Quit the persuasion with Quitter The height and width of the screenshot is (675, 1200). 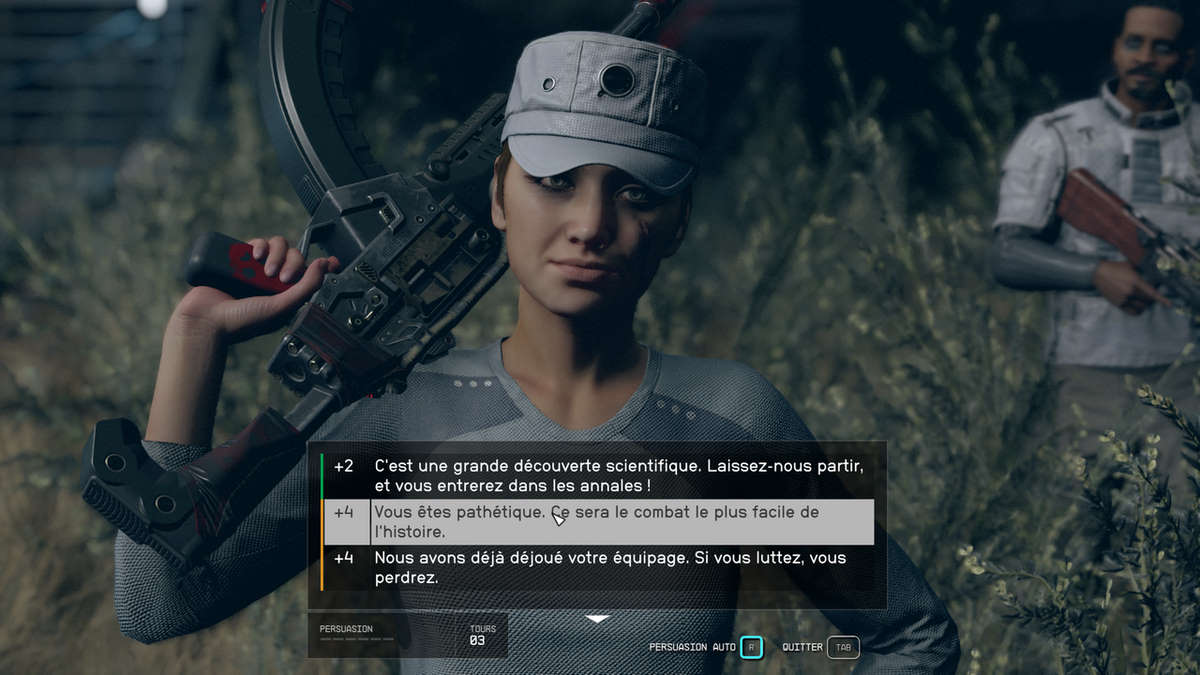843,647
